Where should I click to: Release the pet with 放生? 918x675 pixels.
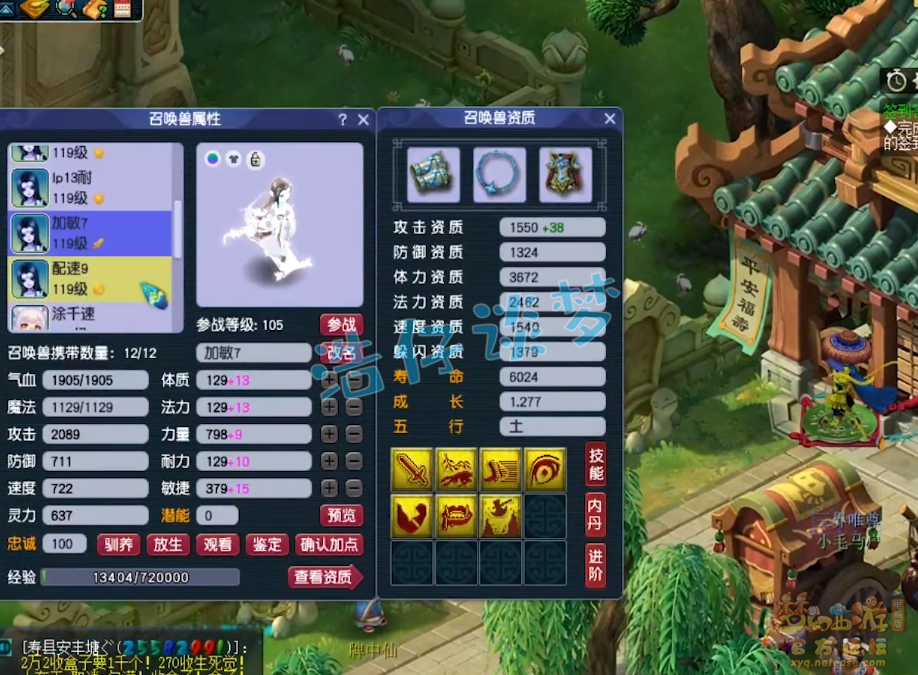168,545
